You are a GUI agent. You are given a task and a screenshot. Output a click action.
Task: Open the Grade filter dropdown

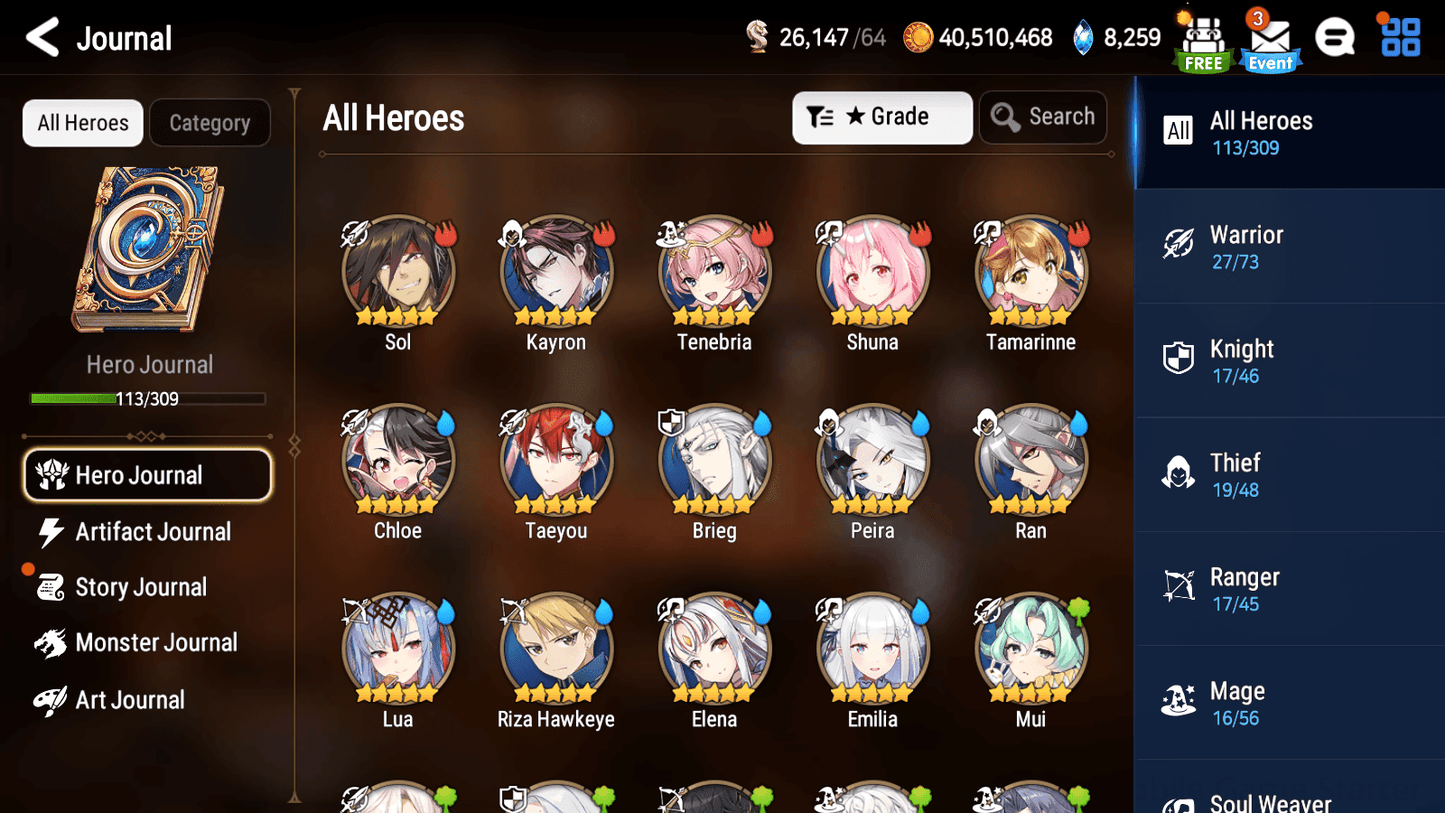pyautogui.click(x=882, y=117)
